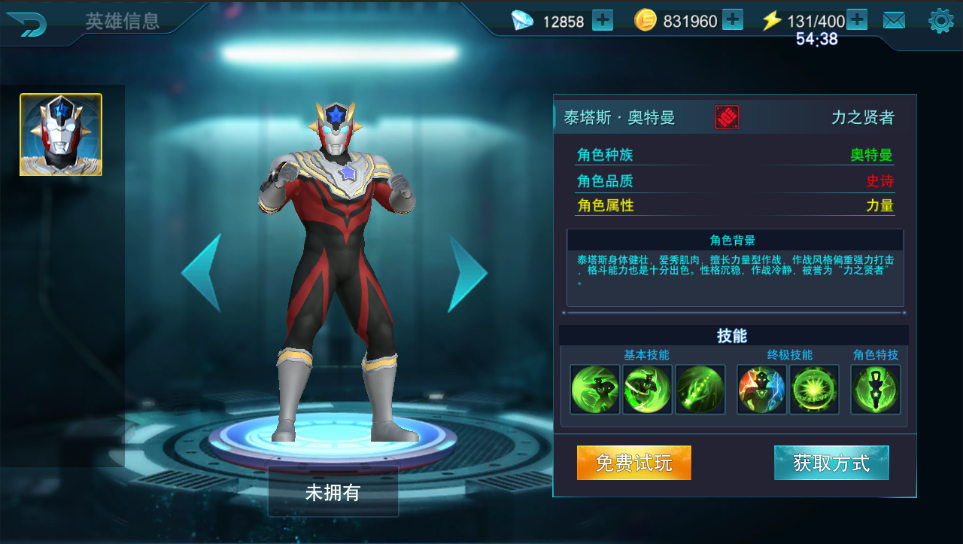This screenshot has width=963, height=544.
Task: View the green star beam basic skill
Action: click(699, 389)
